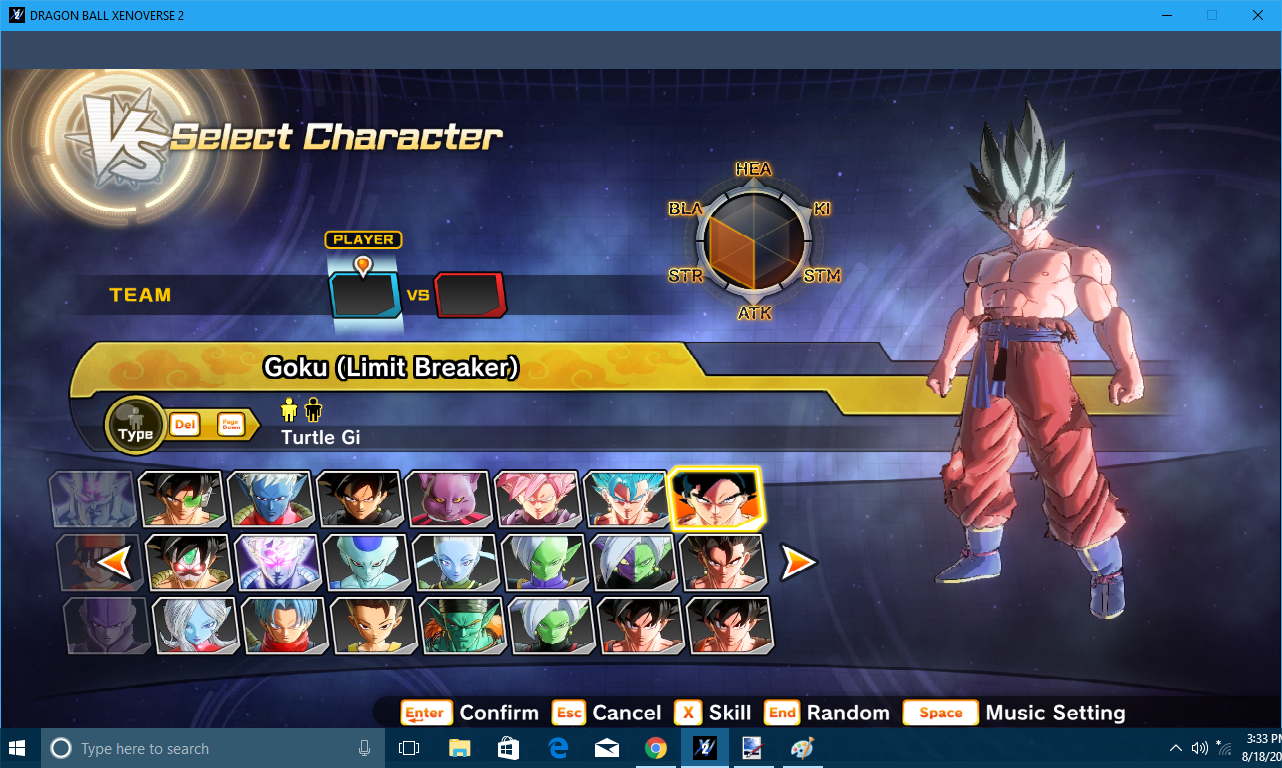Screen dimensions: 1282x768
Task: Select the Vados portrait
Action: [455, 562]
